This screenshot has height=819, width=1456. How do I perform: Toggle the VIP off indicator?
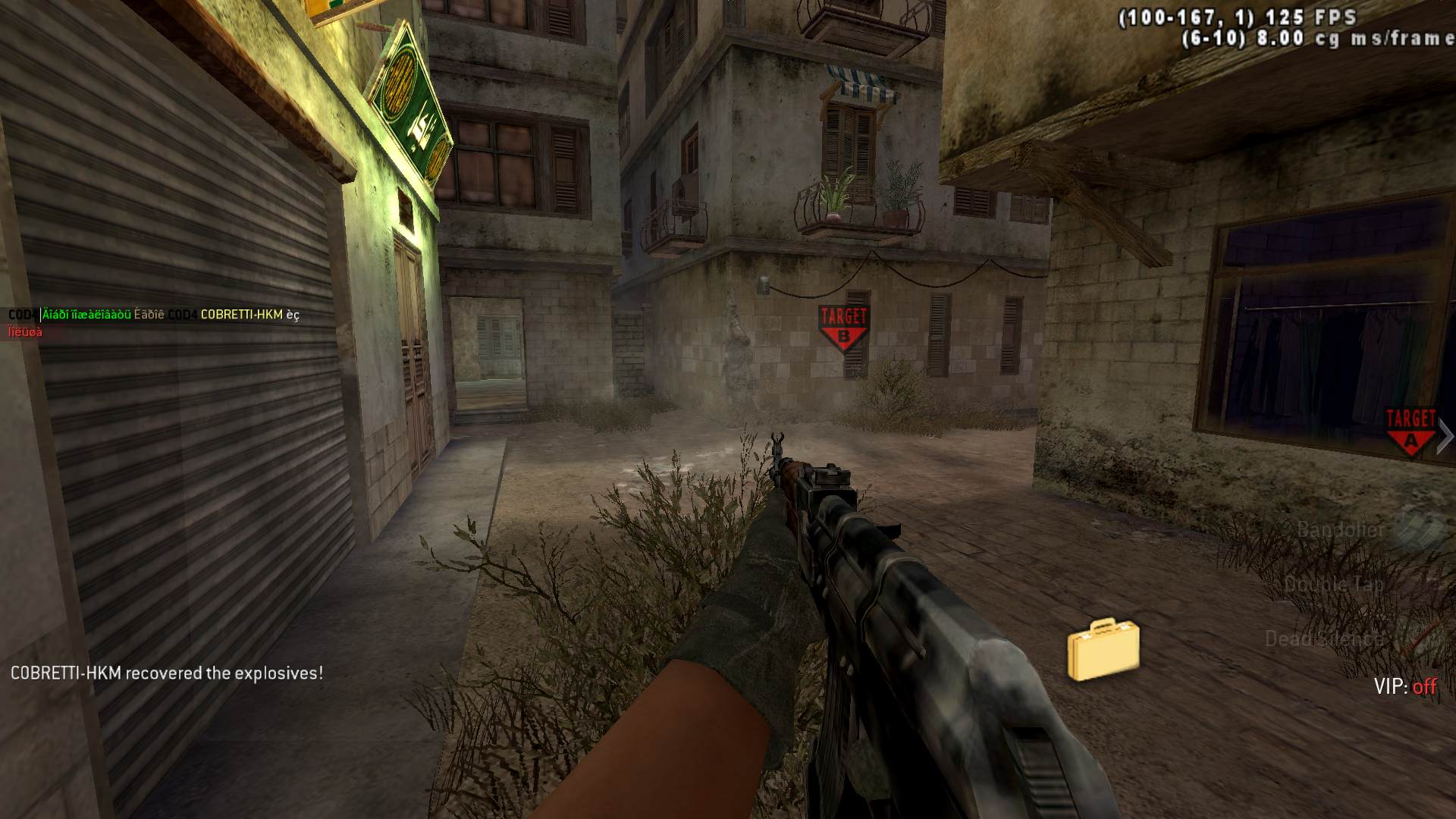1404,686
